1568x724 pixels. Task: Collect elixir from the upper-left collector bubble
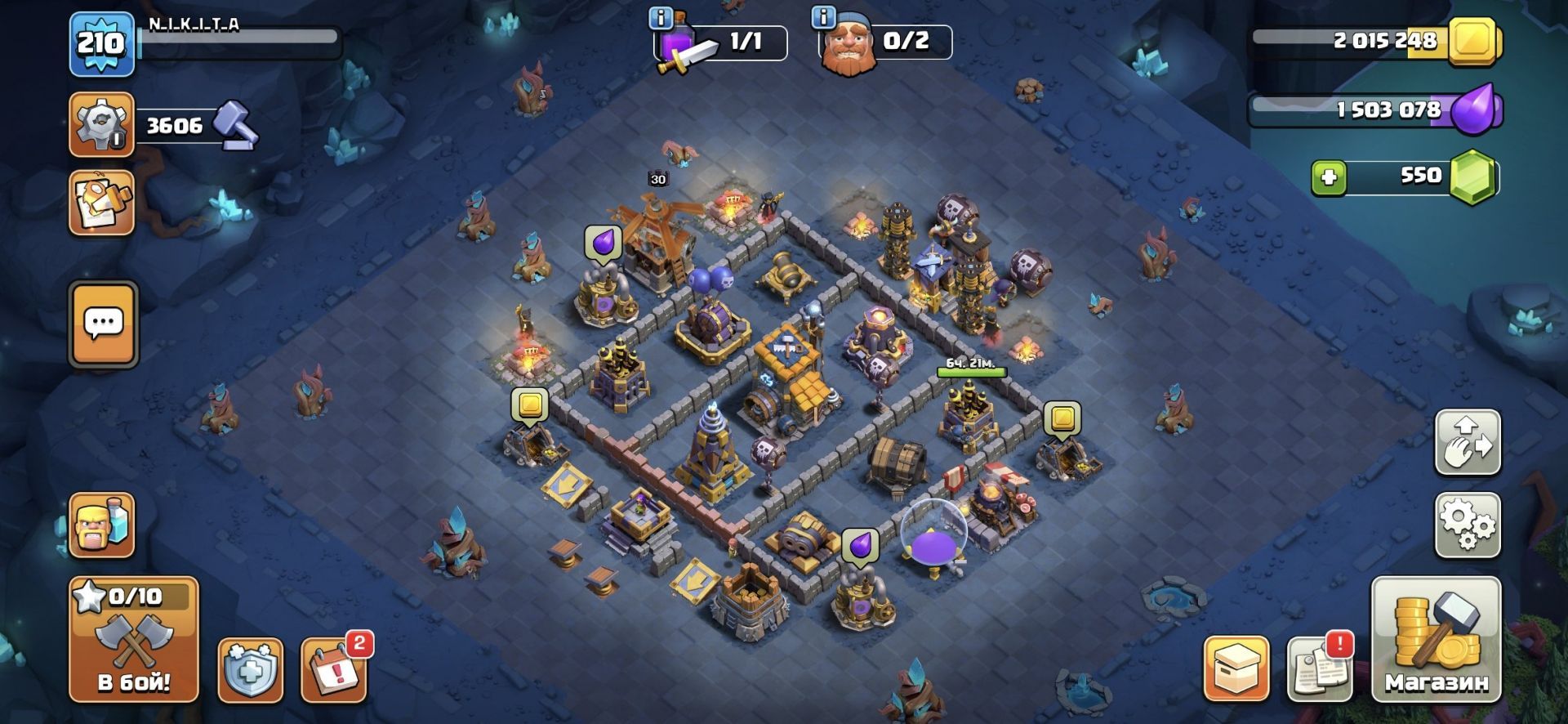coord(604,243)
